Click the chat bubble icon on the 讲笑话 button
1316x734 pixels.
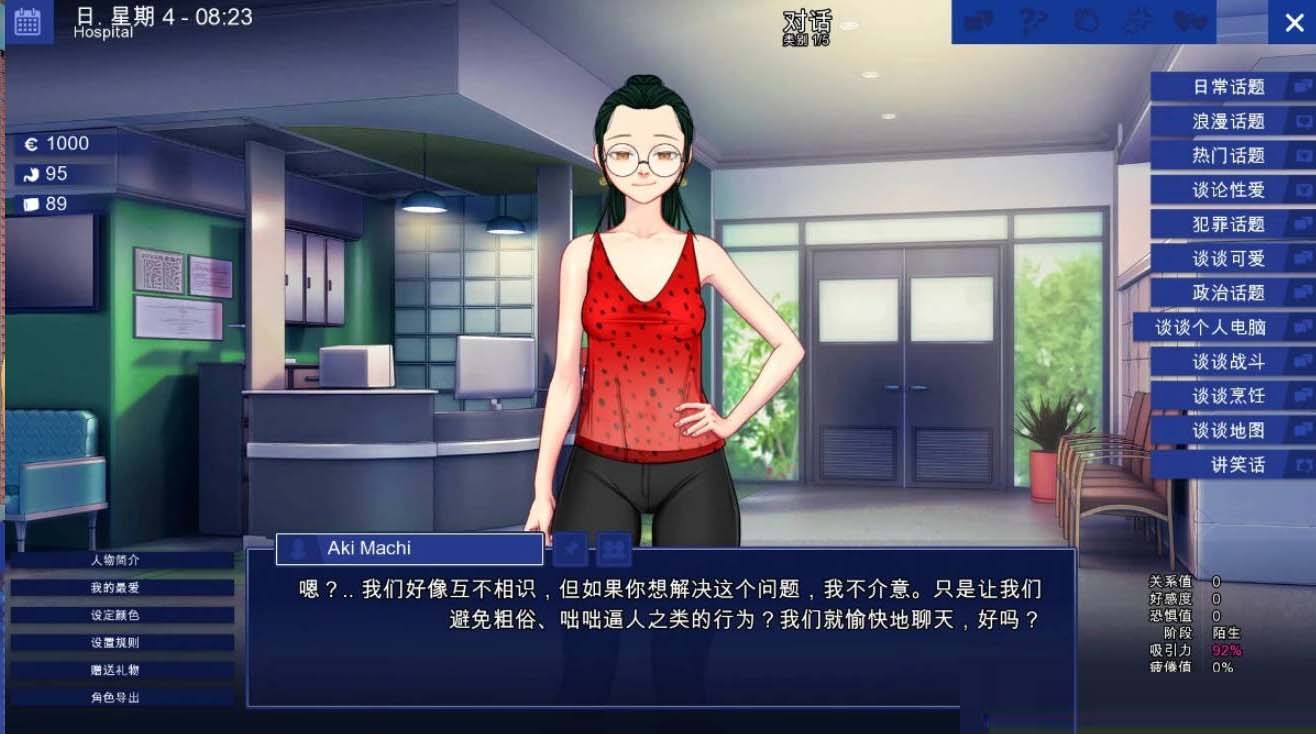click(x=1300, y=465)
